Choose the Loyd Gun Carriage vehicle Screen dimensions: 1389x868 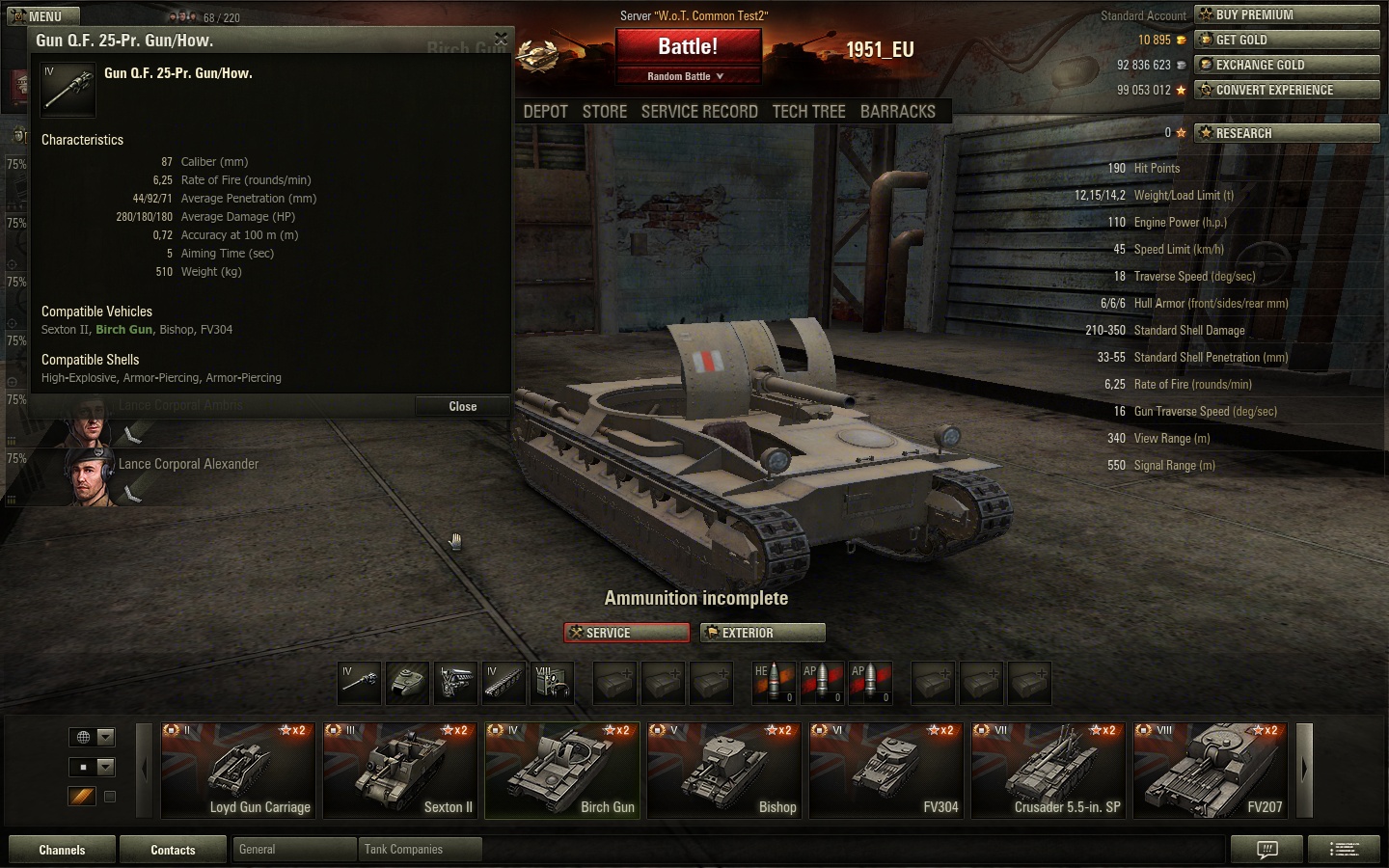(237, 771)
